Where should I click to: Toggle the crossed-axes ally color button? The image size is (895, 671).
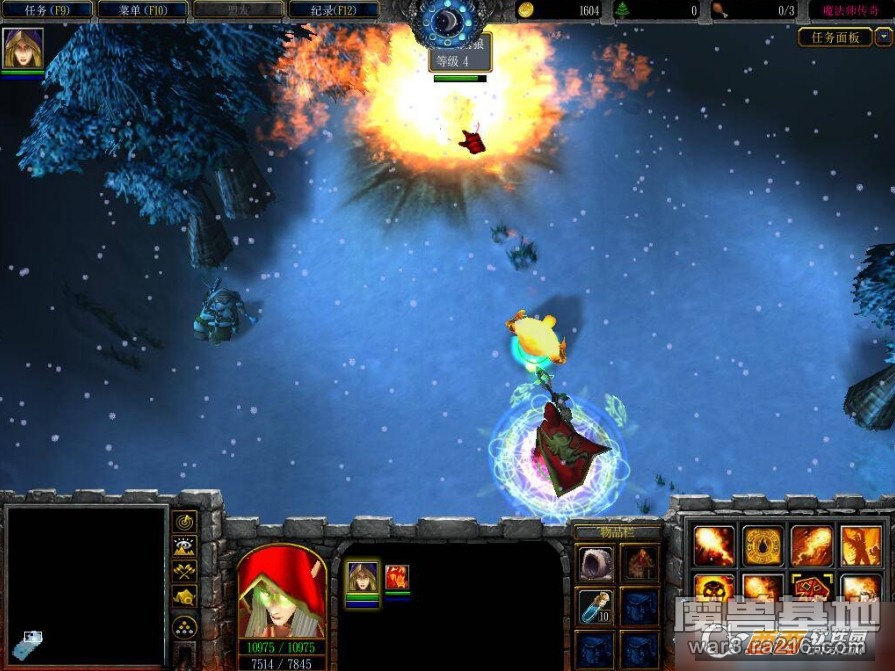click(185, 571)
